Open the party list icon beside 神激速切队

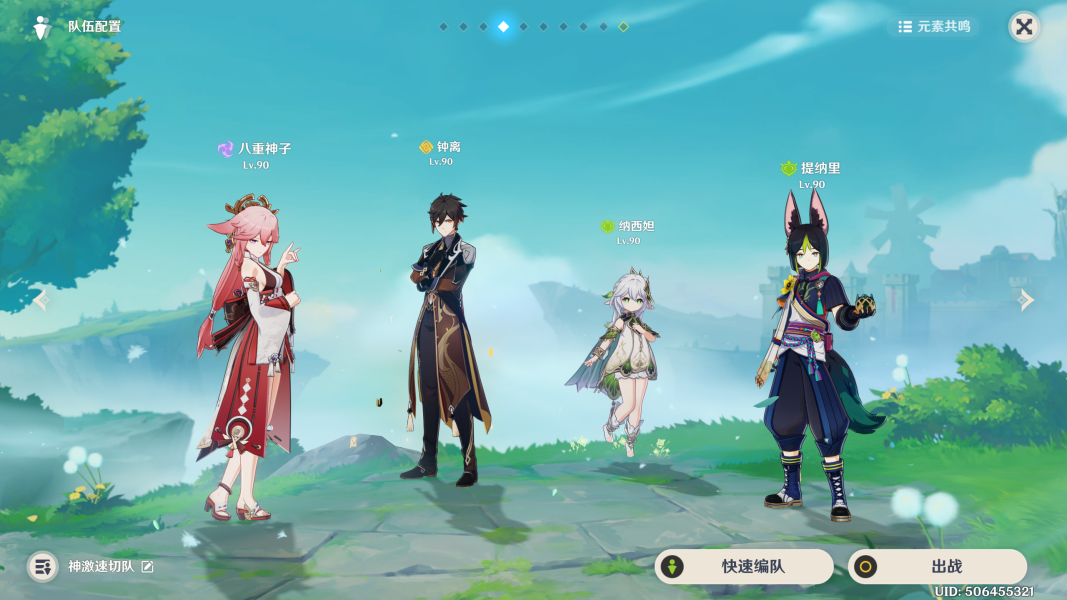(x=42, y=567)
